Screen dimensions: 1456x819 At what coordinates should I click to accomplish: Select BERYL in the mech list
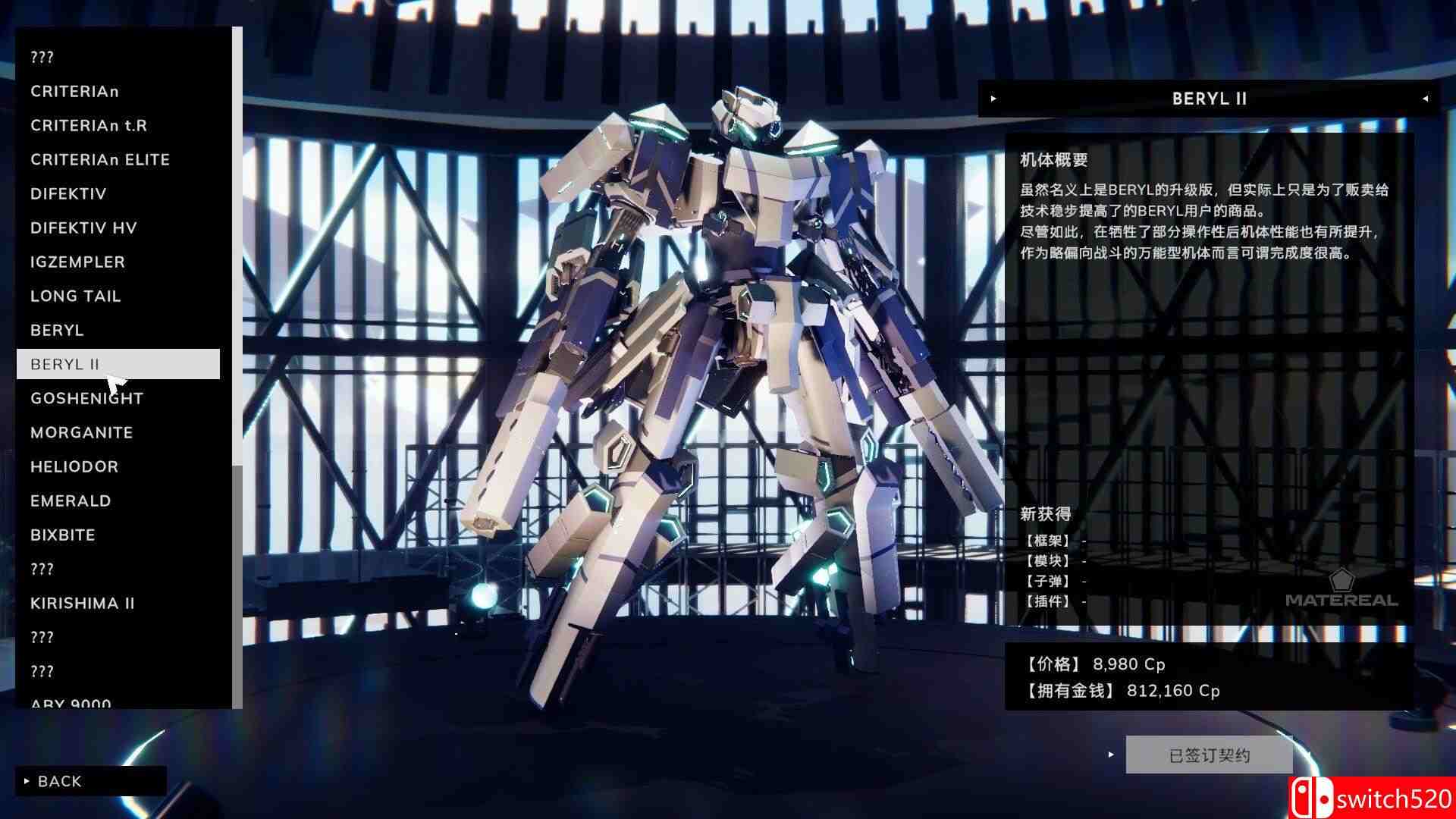(x=57, y=330)
